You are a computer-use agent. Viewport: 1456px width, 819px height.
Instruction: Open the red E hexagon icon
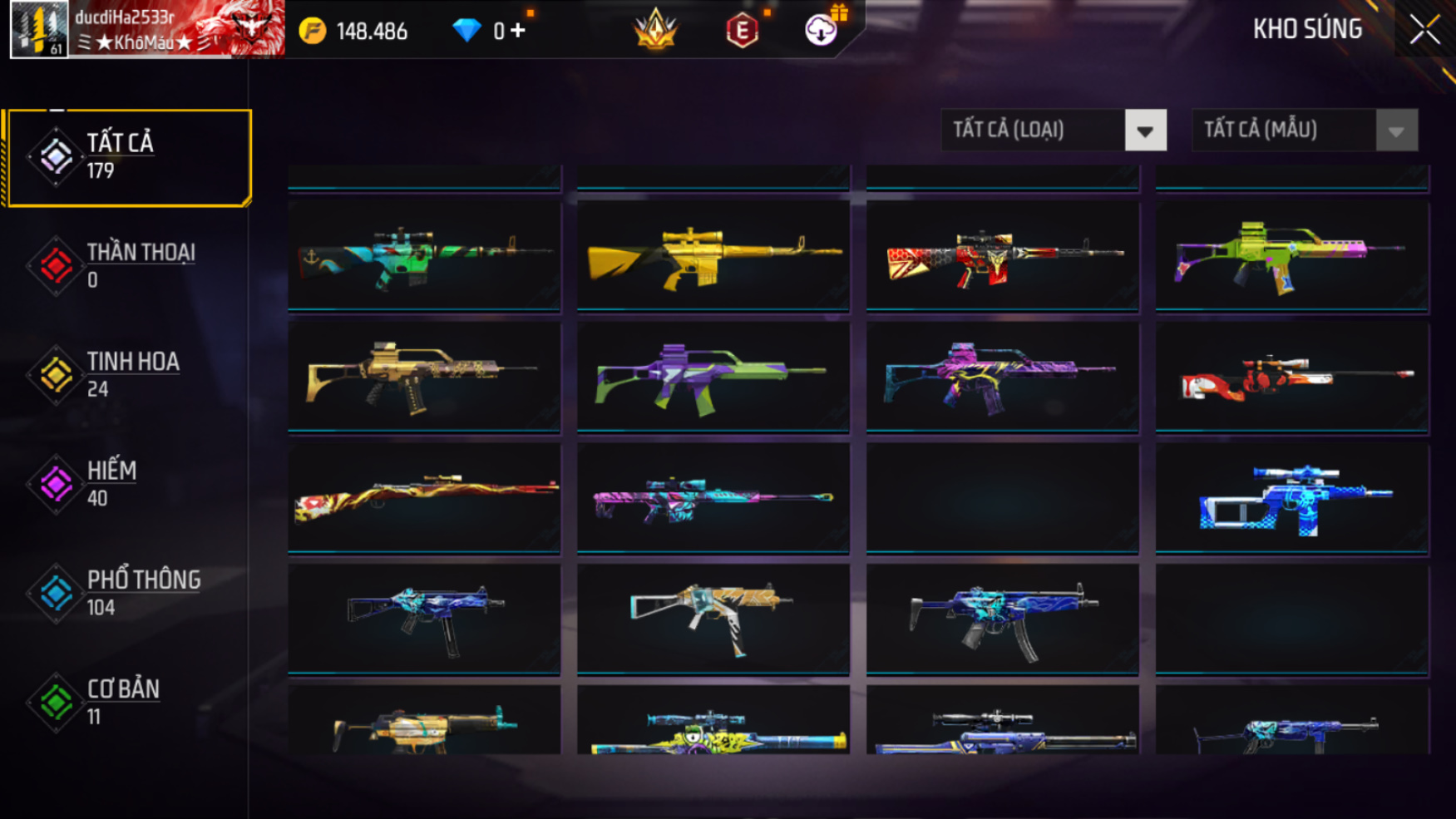click(742, 31)
